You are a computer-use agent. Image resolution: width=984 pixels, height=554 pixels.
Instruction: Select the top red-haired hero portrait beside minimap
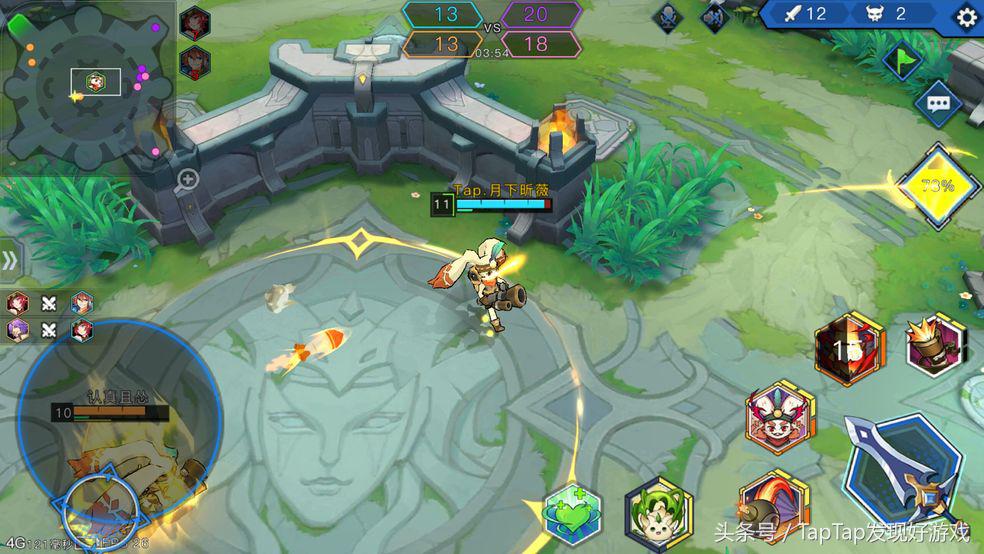click(x=194, y=22)
